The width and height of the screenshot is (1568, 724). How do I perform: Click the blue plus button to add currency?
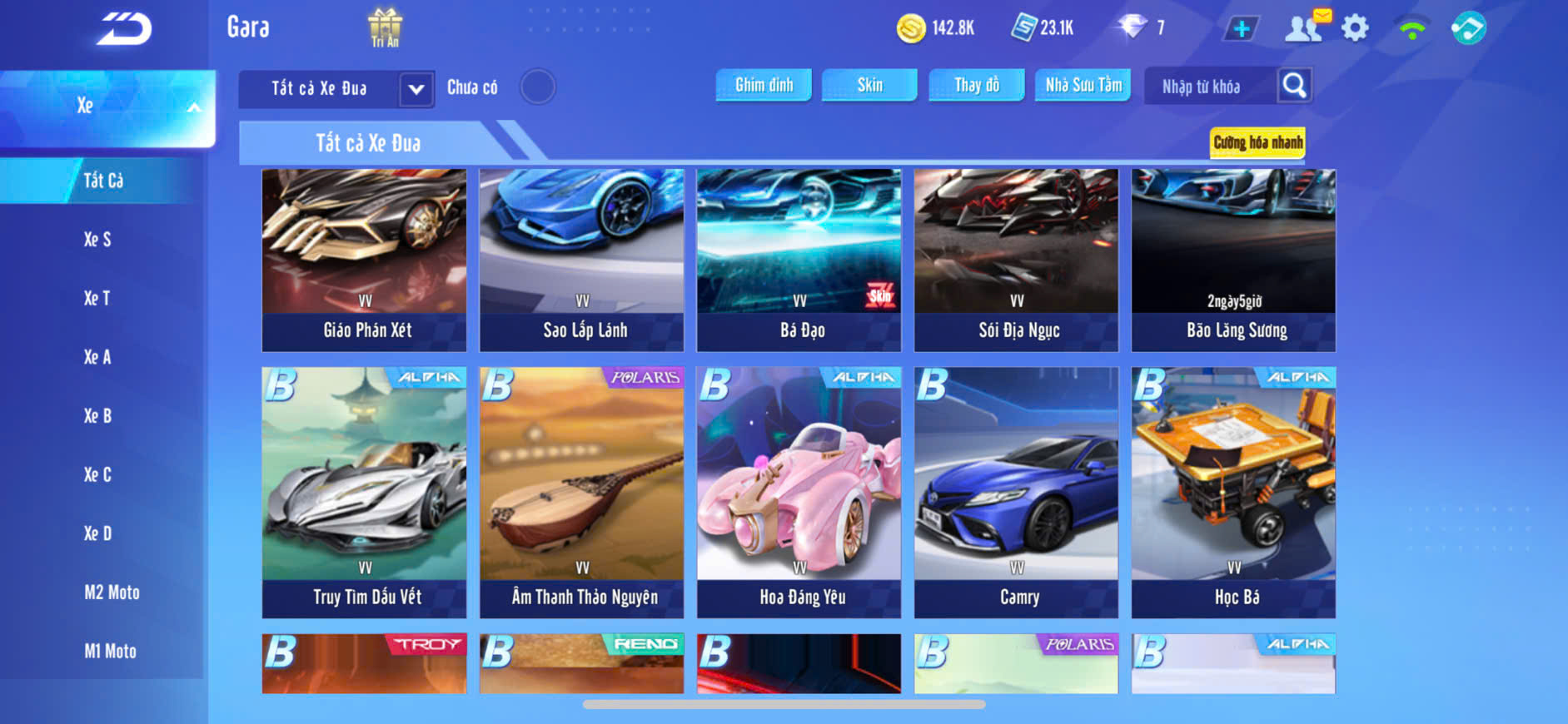point(1241,29)
